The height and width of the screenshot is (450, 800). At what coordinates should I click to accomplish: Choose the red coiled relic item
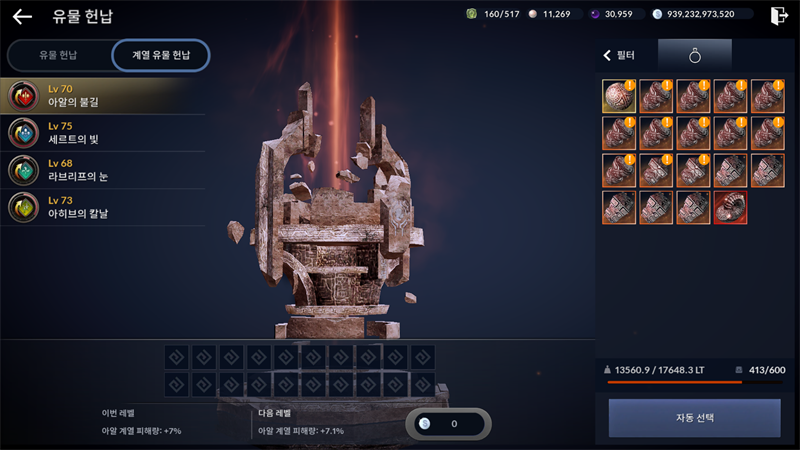pos(730,207)
